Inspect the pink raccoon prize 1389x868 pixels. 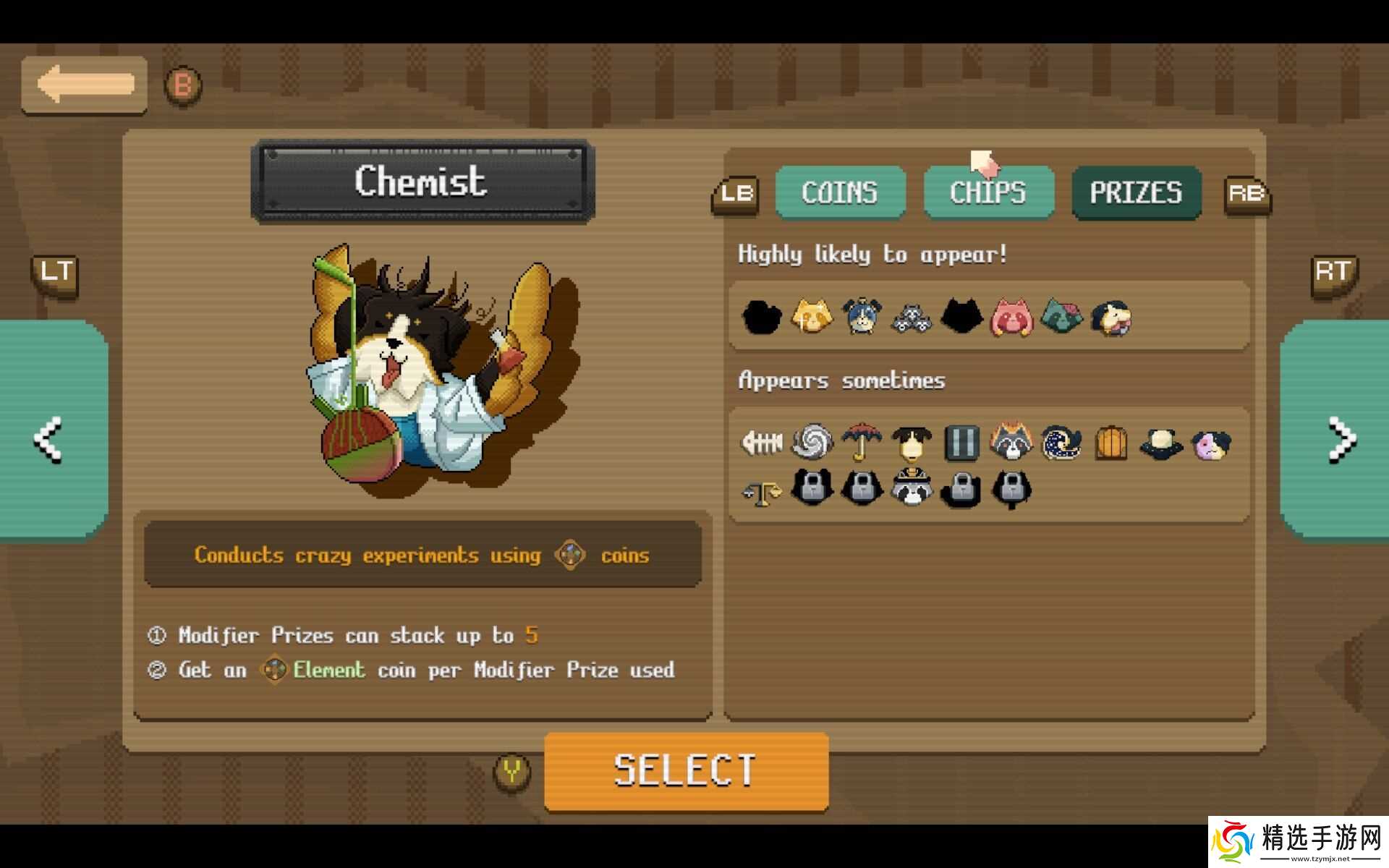1011,317
